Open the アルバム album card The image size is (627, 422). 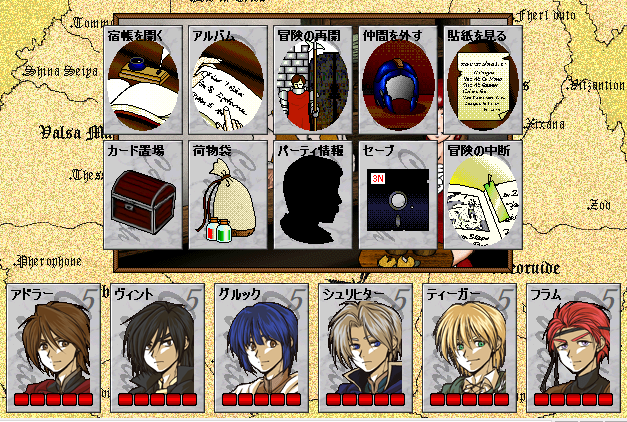[226, 80]
